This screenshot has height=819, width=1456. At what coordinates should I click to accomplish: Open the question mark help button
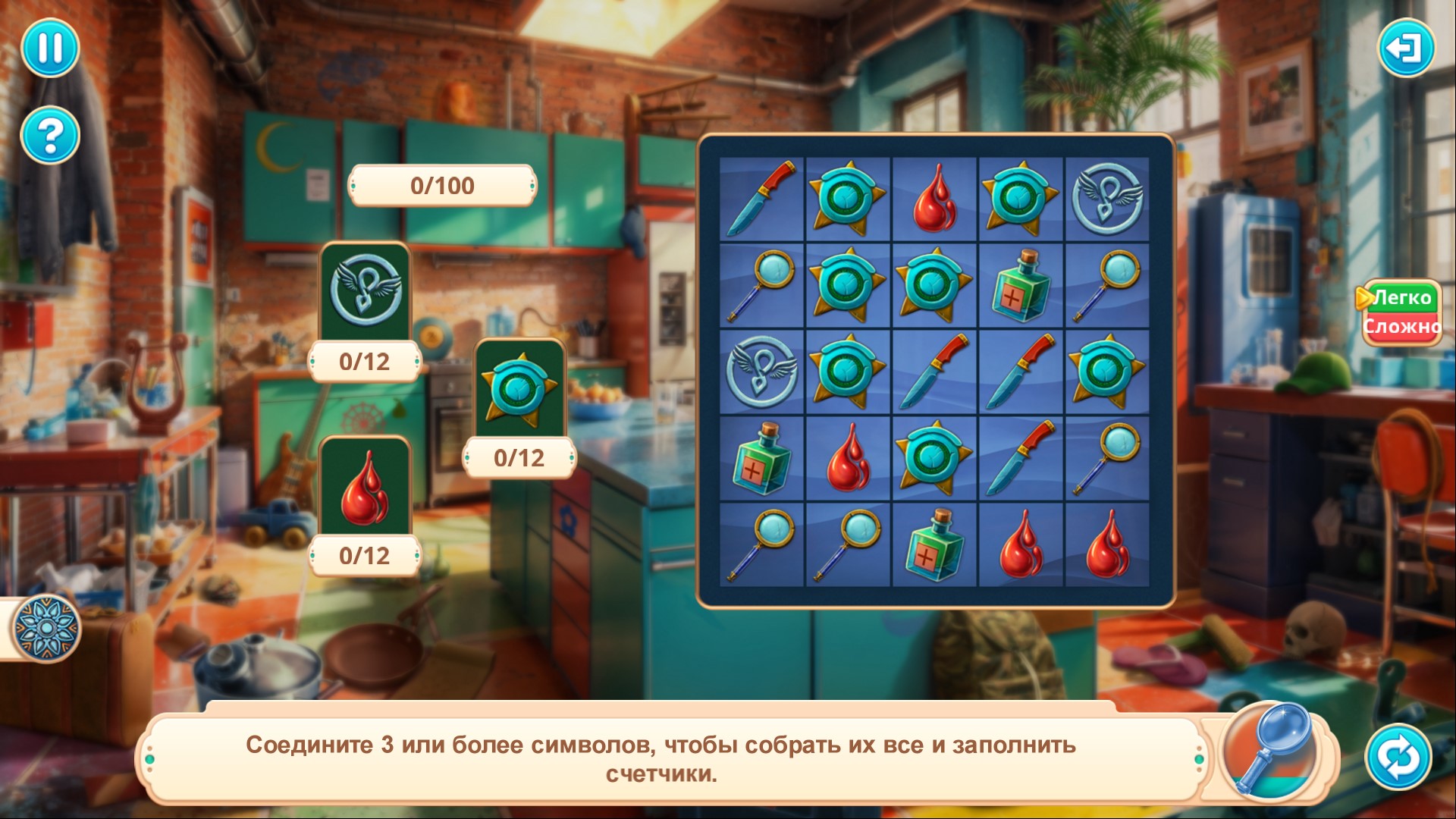pos(50,136)
